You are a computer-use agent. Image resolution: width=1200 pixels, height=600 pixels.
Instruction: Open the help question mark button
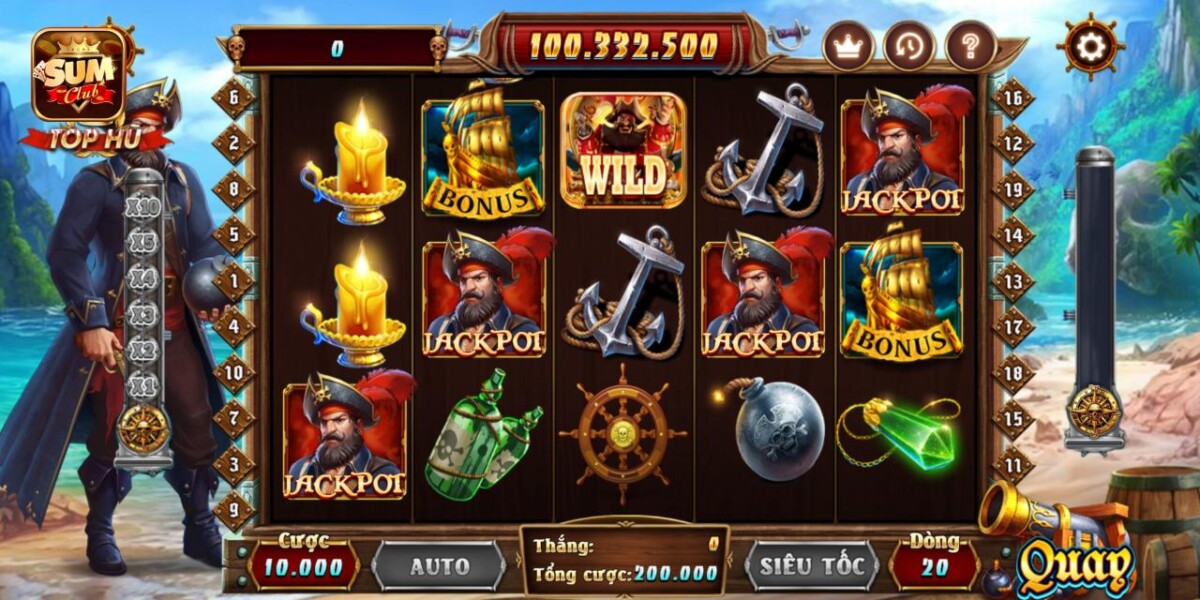[x=970, y=46]
